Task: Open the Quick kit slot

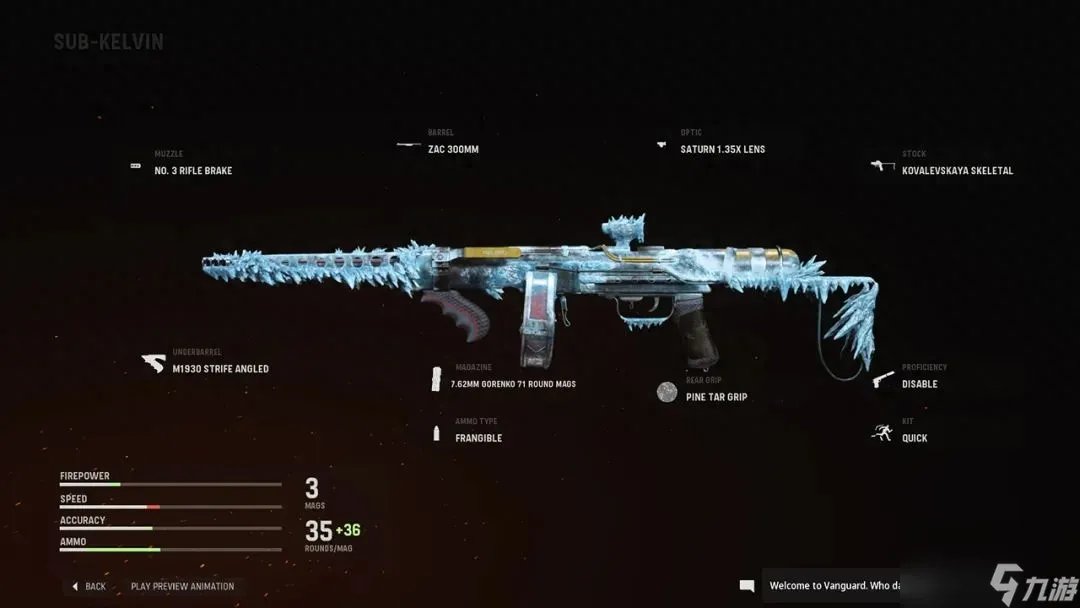Action: (x=914, y=438)
